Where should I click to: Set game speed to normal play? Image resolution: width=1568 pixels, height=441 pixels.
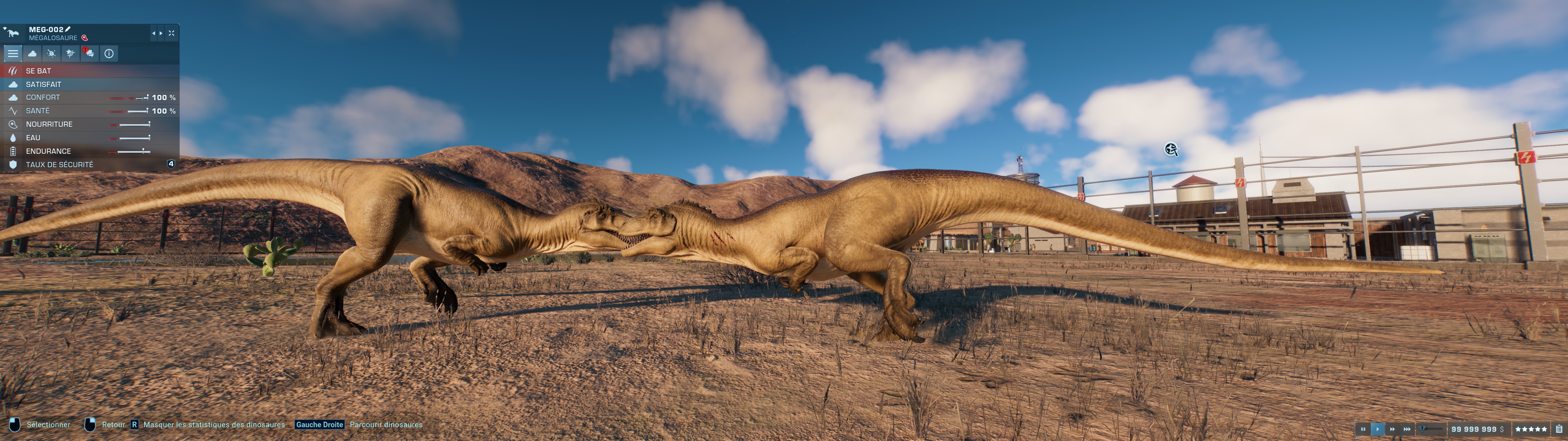pyautogui.click(x=1378, y=429)
